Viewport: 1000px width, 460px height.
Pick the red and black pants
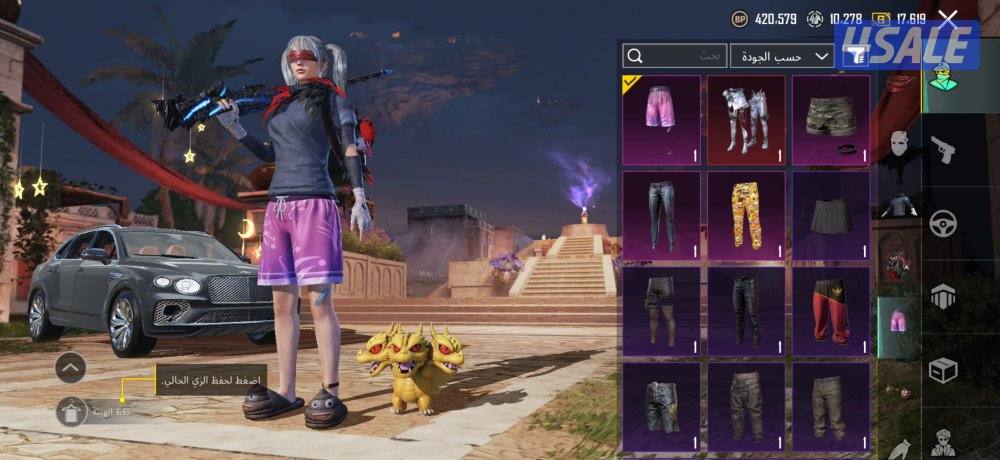tap(831, 311)
